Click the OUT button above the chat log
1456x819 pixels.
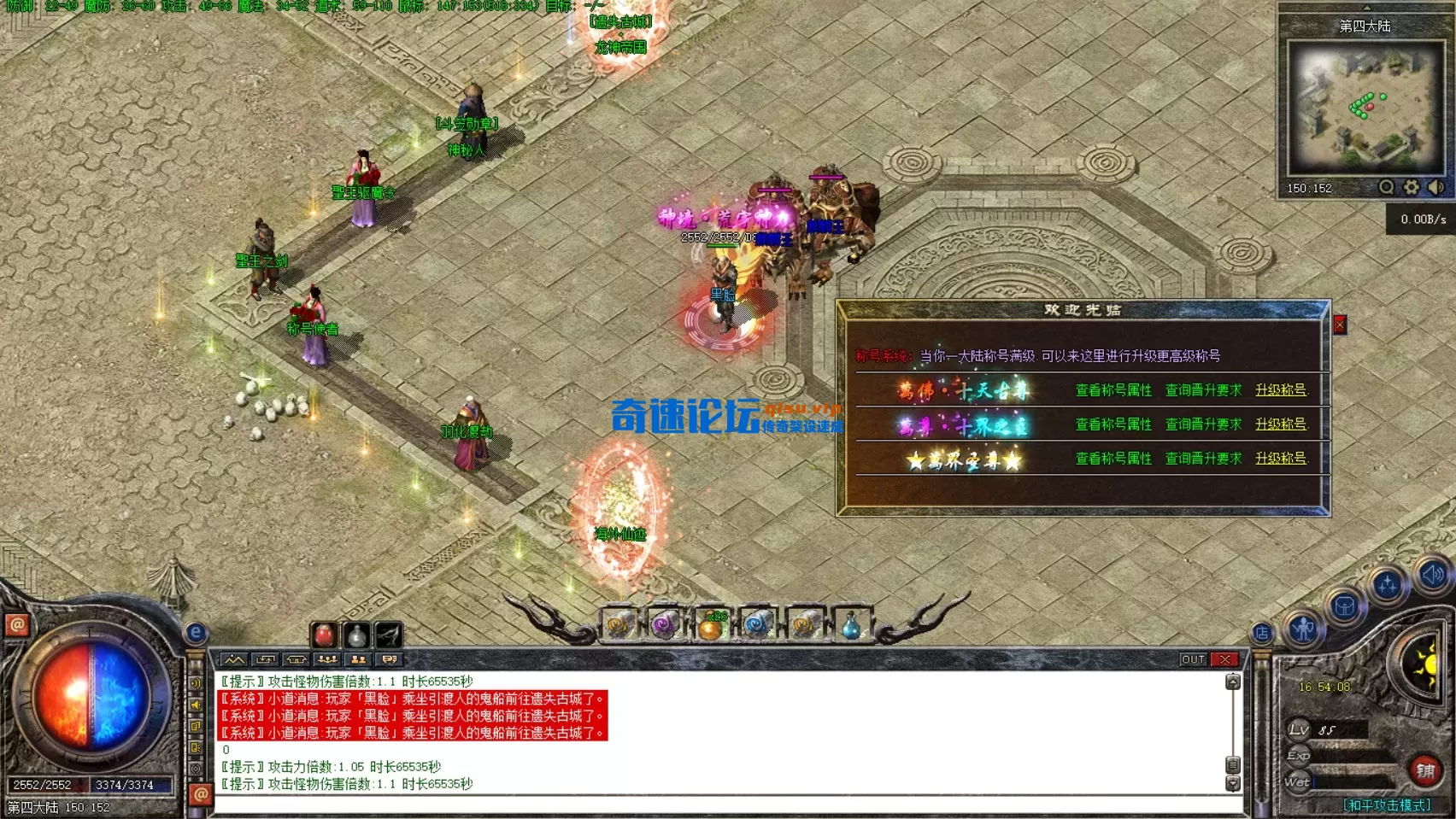[x=1194, y=659]
